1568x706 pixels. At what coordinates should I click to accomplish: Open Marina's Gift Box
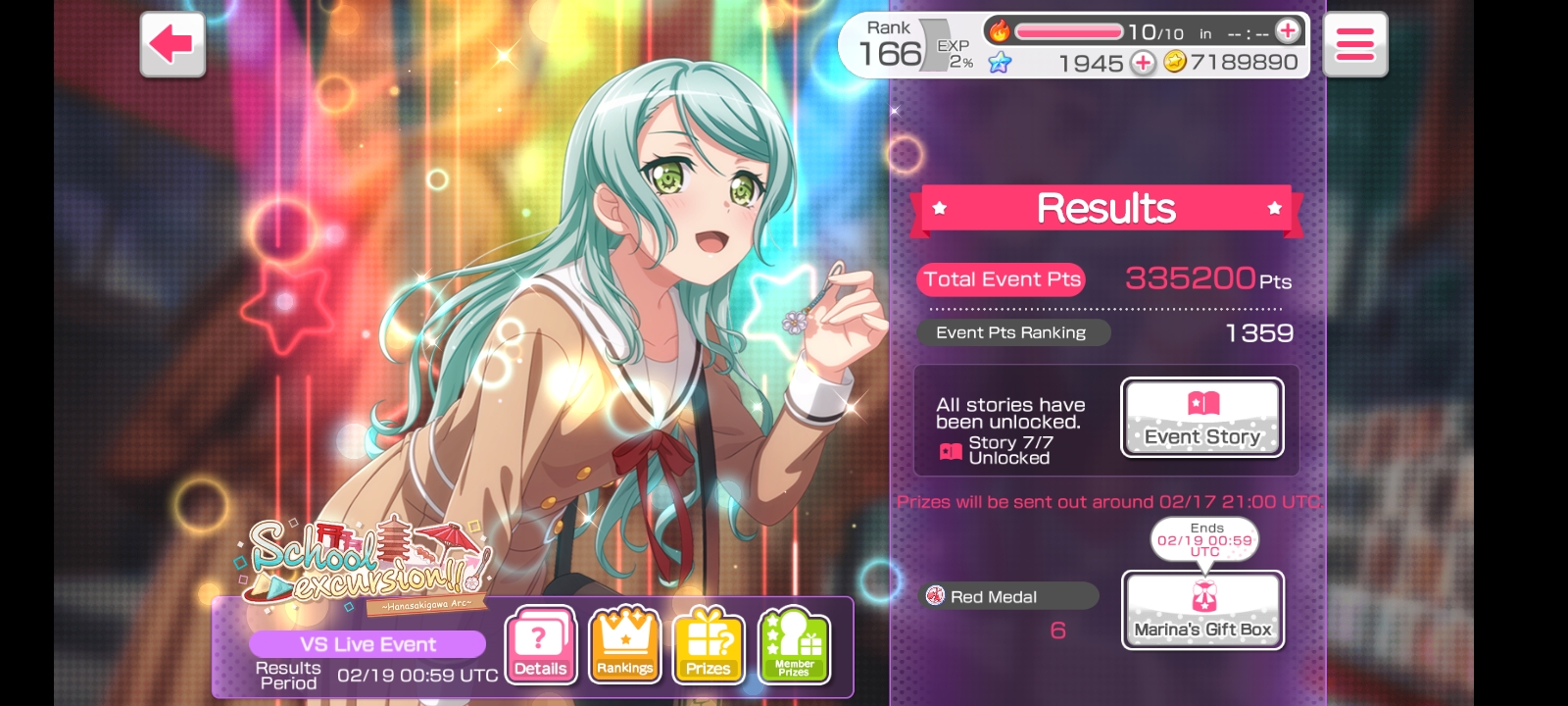[x=1202, y=610]
